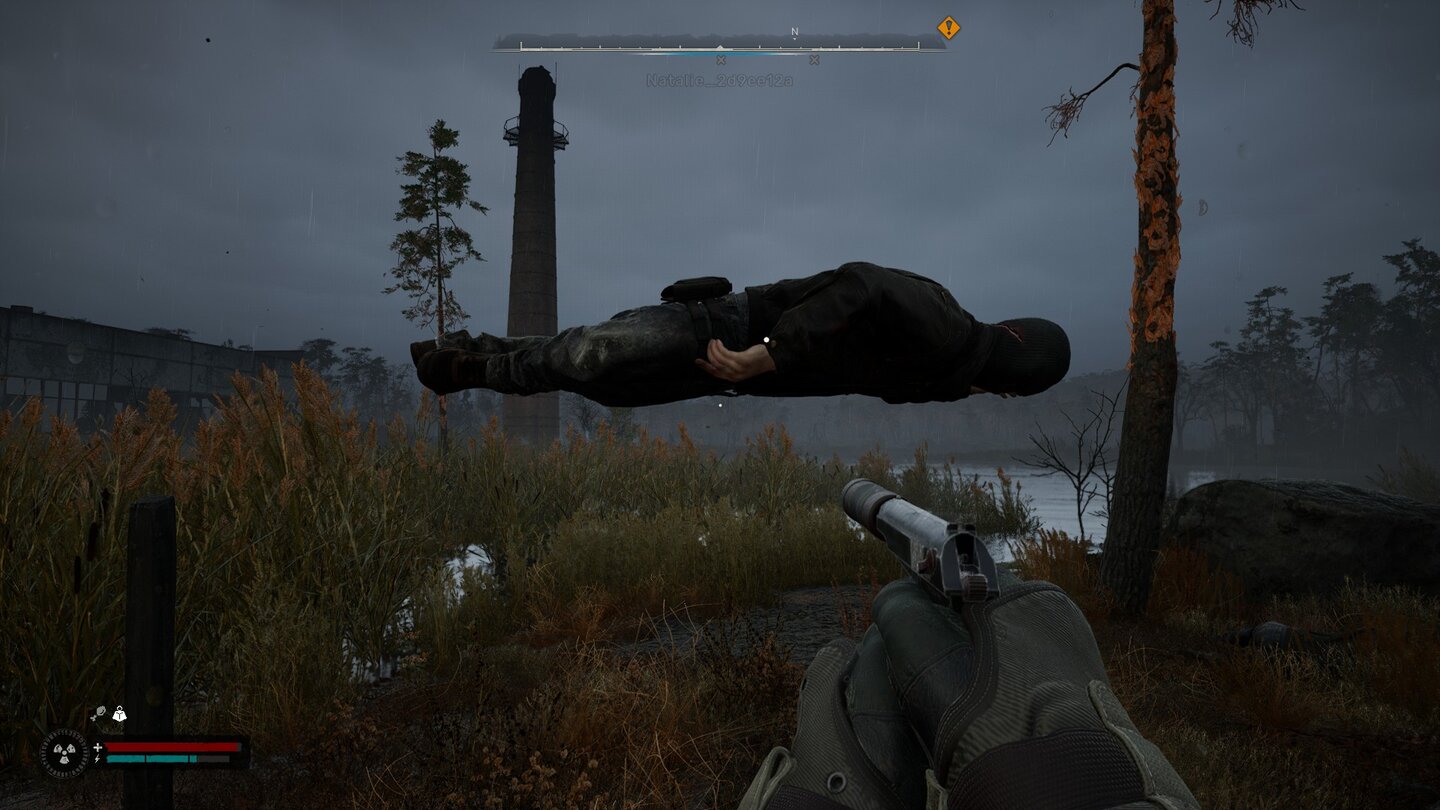Click the carry weight kettlebell icon
This screenshot has height=810, width=1440.
coord(119,714)
